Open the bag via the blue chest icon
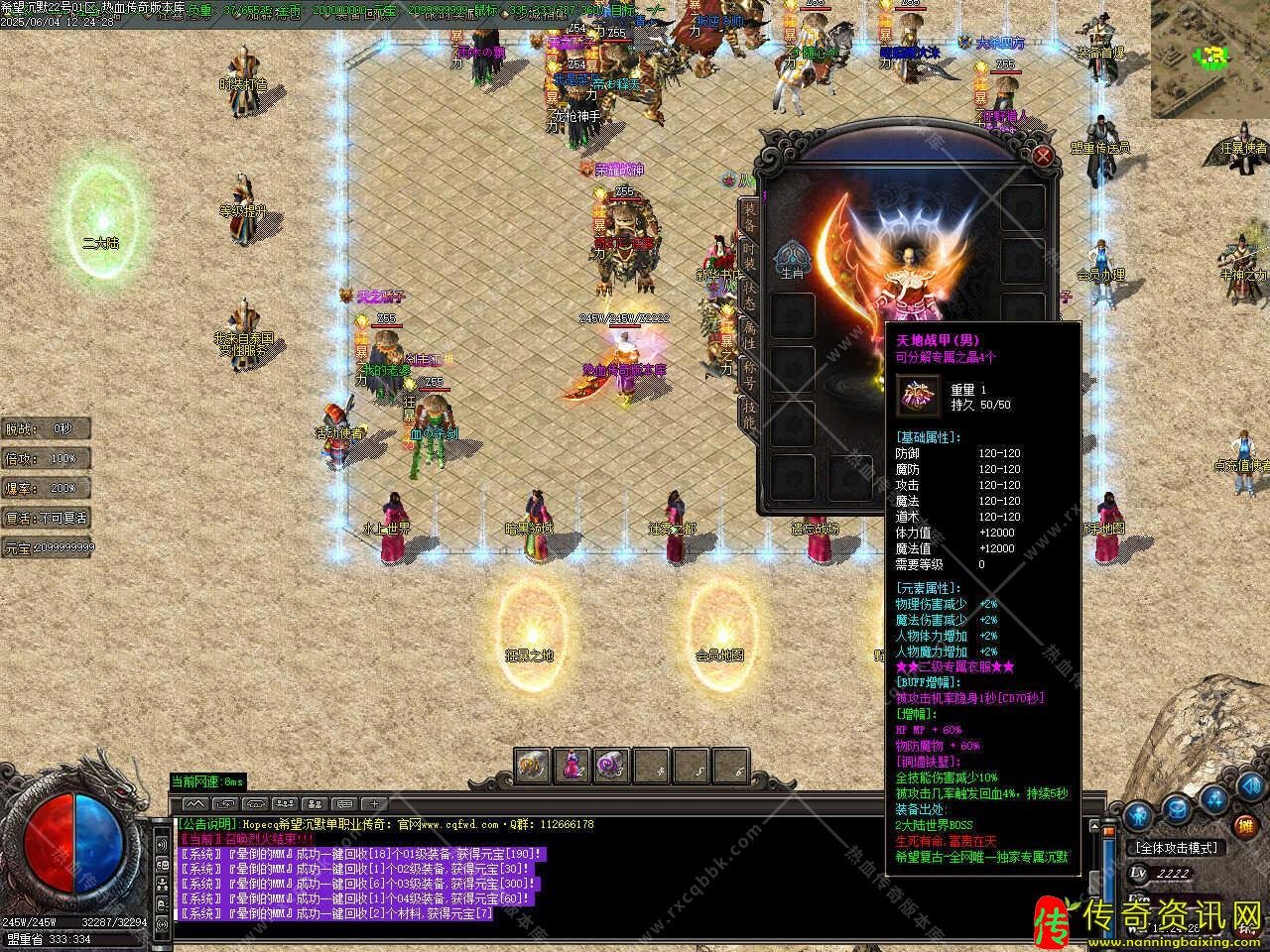This screenshot has width=1270, height=952. [1177, 810]
